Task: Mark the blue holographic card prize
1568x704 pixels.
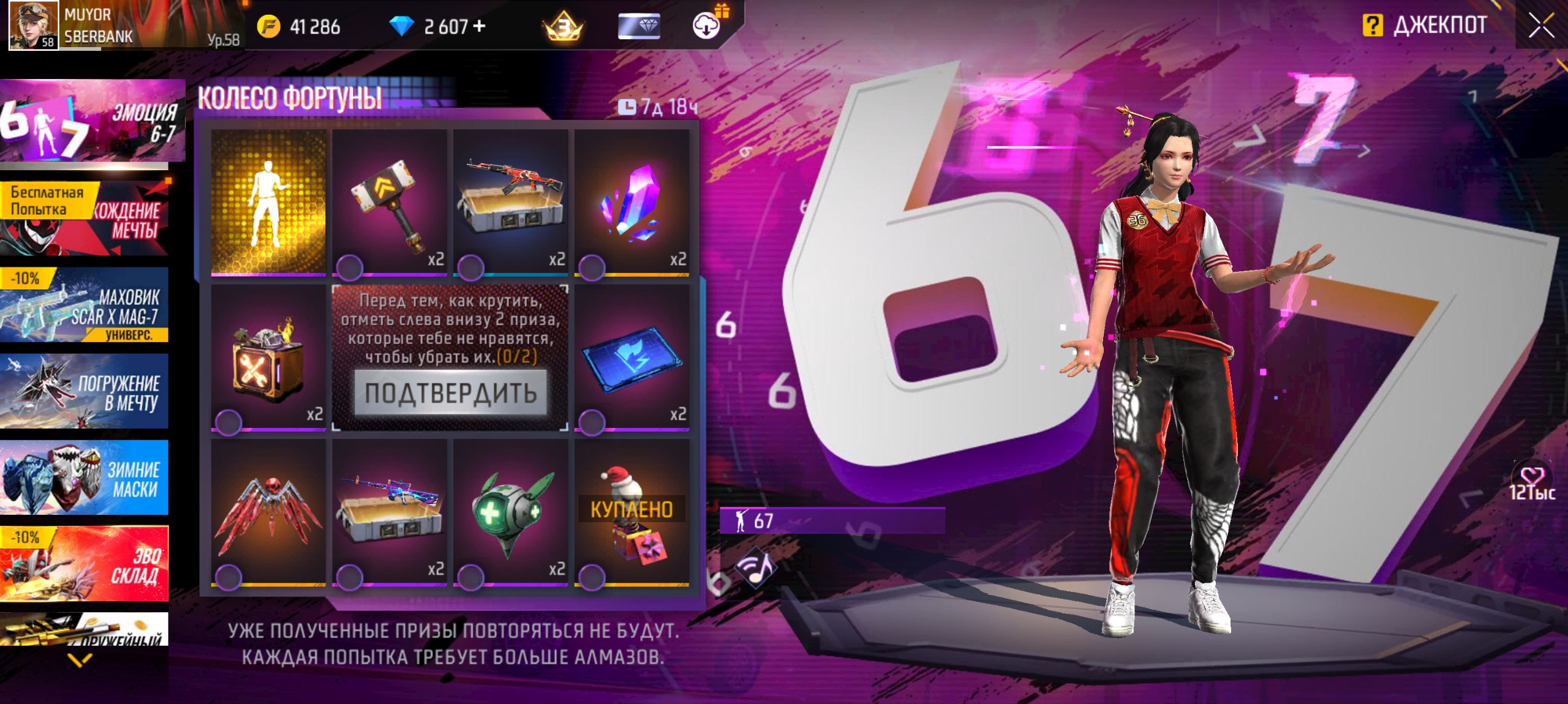Action: point(592,422)
